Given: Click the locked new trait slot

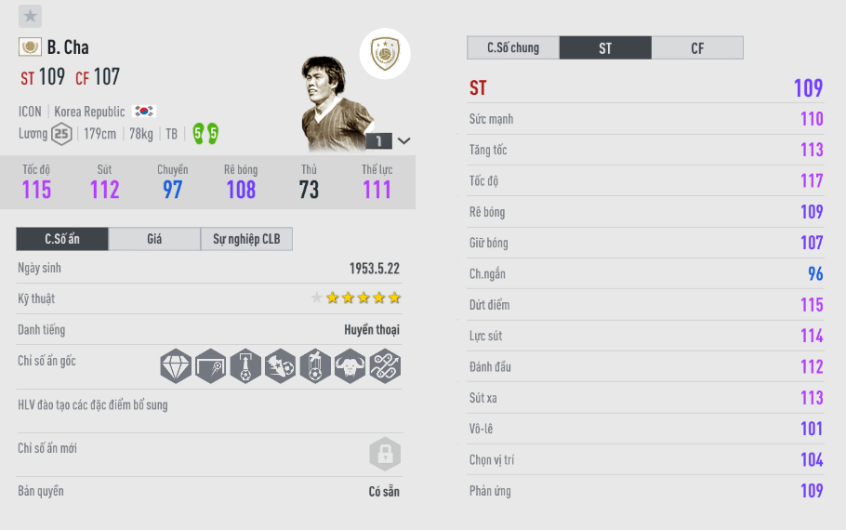Looking at the screenshot, I should coord(385,454).
